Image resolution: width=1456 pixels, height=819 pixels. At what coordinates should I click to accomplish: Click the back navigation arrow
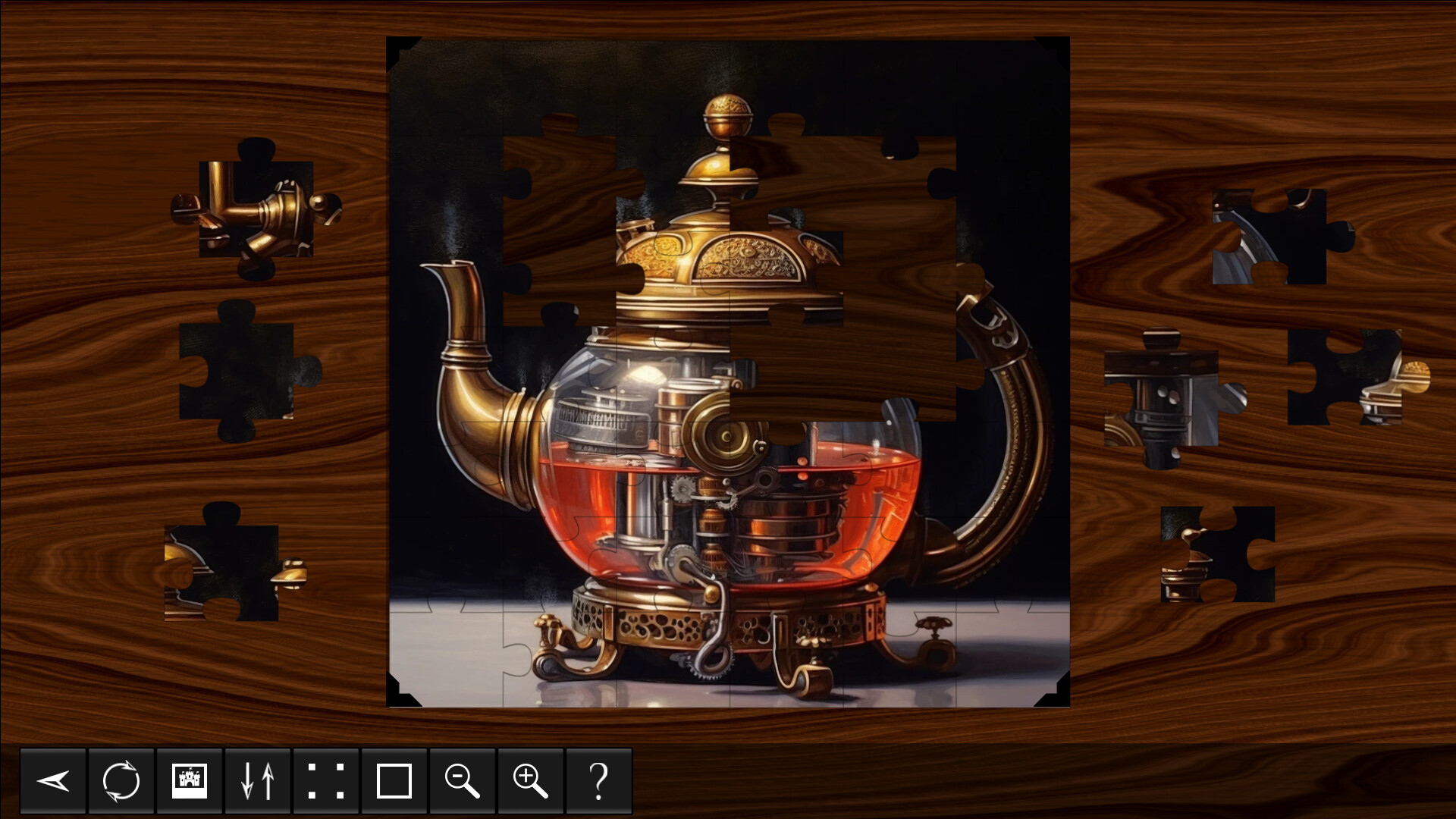click(x=52, y=781)
